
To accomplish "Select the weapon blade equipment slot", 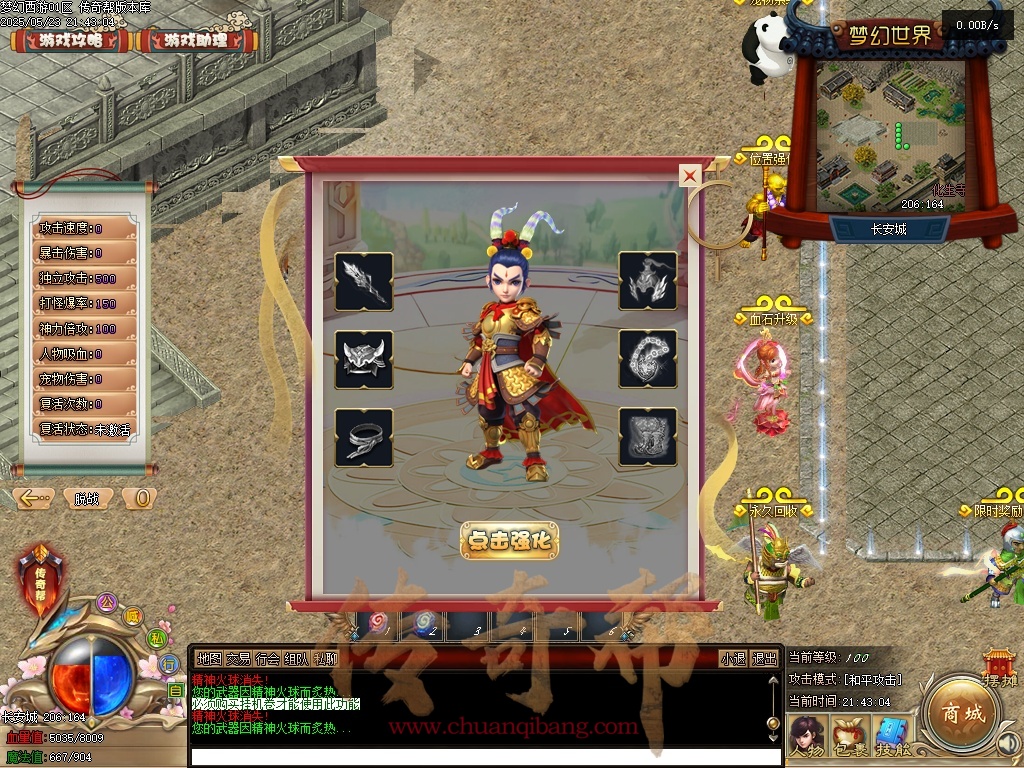I will click(364, 282).
